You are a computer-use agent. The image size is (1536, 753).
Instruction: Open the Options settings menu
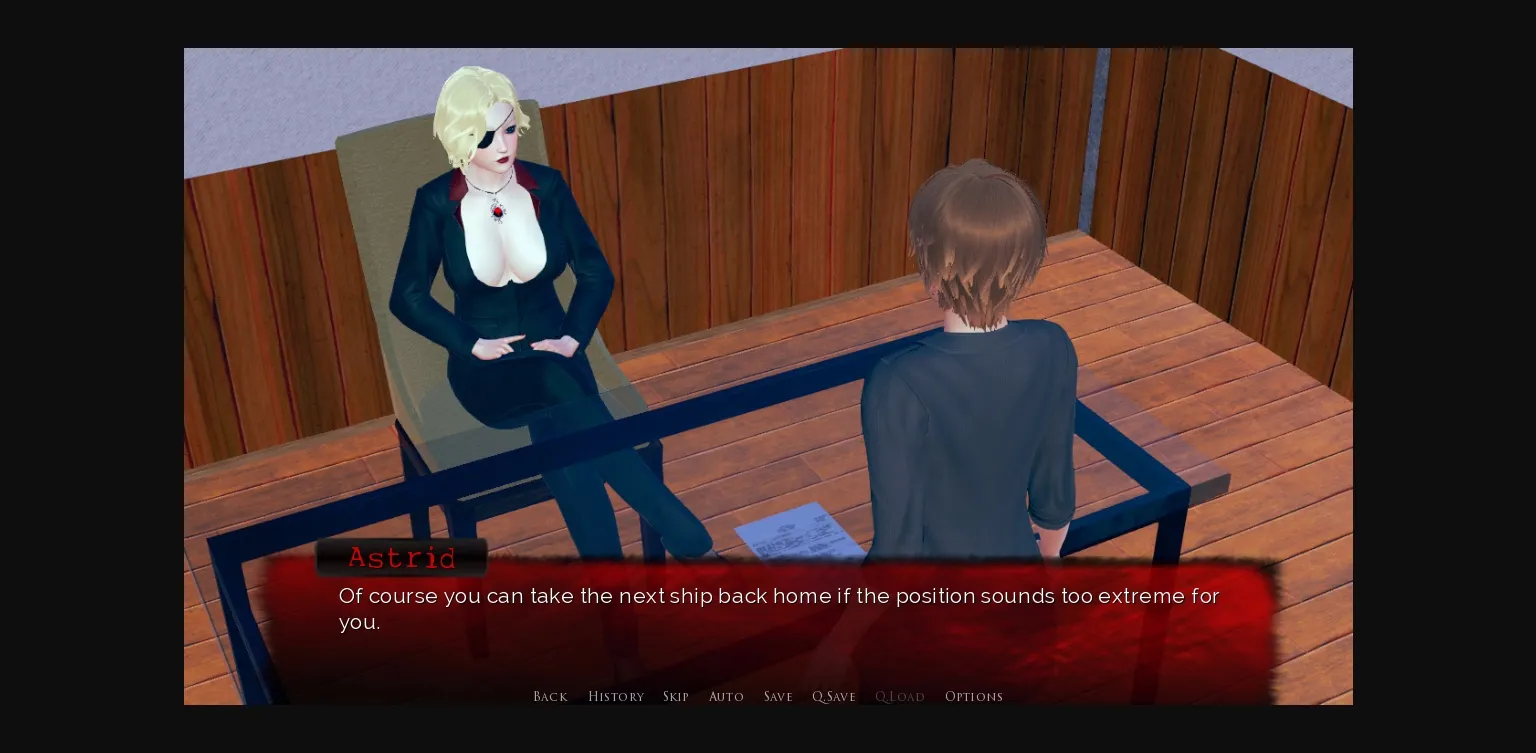coord(974,697)
